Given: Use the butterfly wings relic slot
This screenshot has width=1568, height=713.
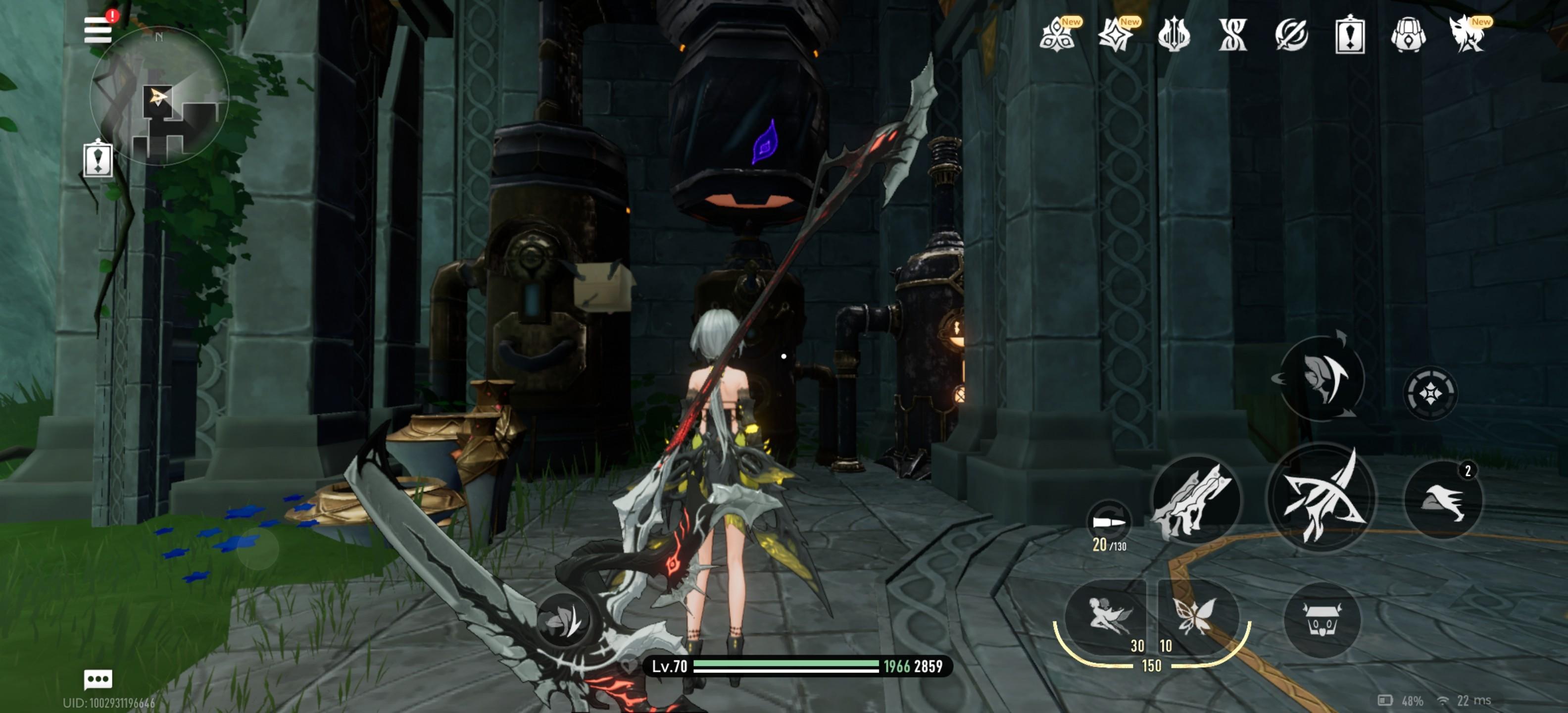Looking at the screenshot, I should pos(1195,616).
